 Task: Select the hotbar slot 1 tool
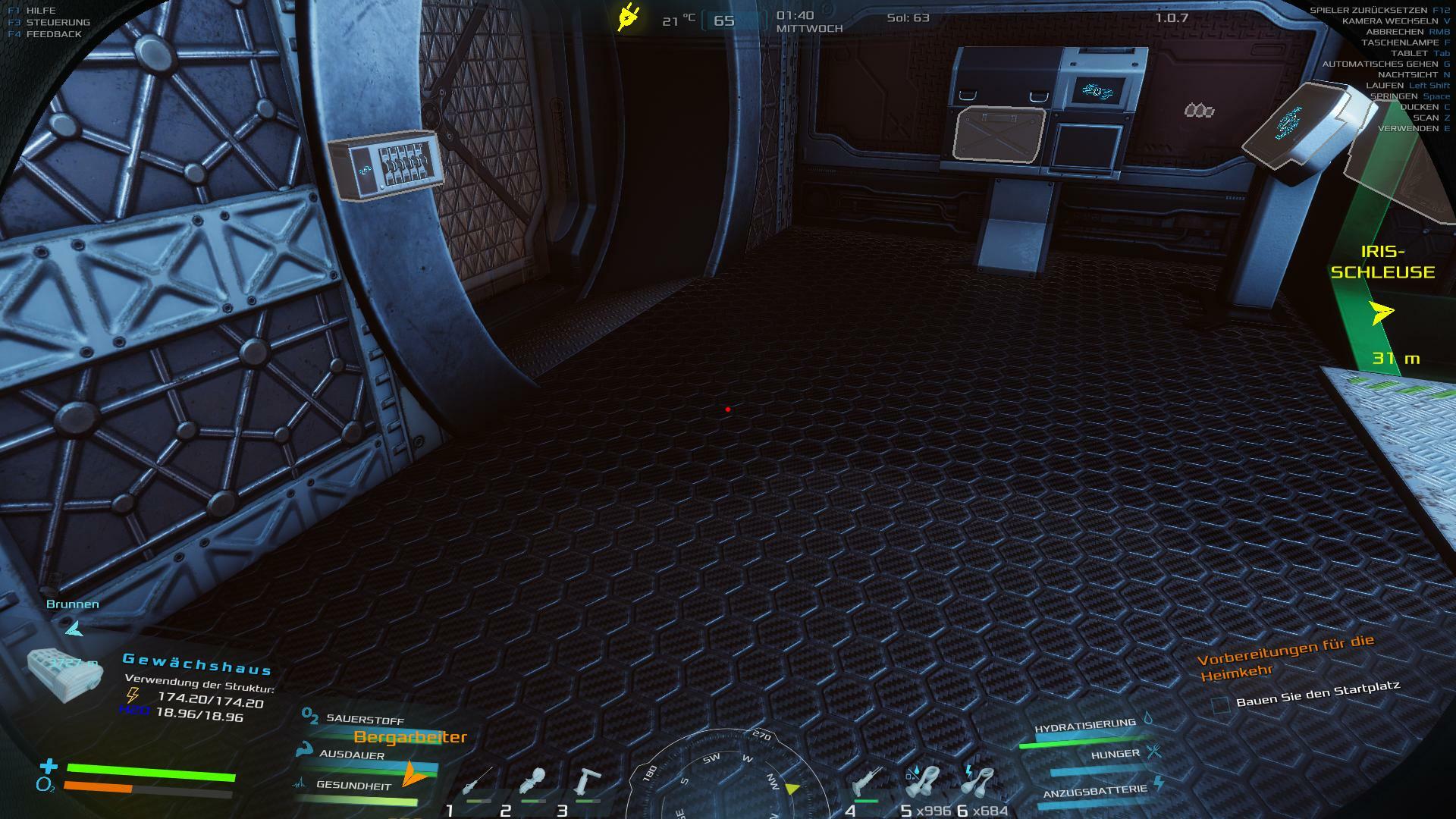(x=478, y=783)
